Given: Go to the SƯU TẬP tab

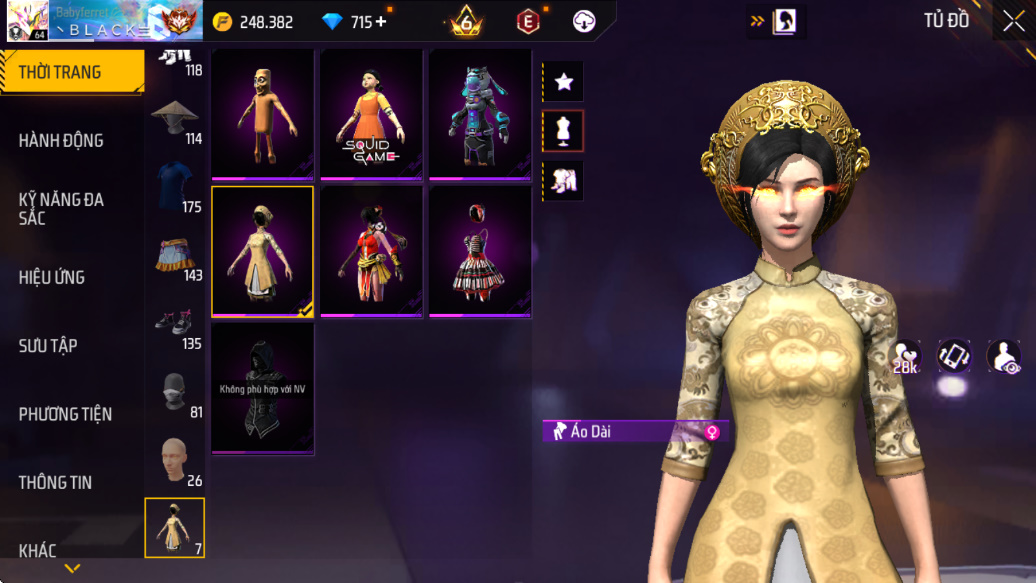Looking at the screenshot, I should (x=48, y=346).
